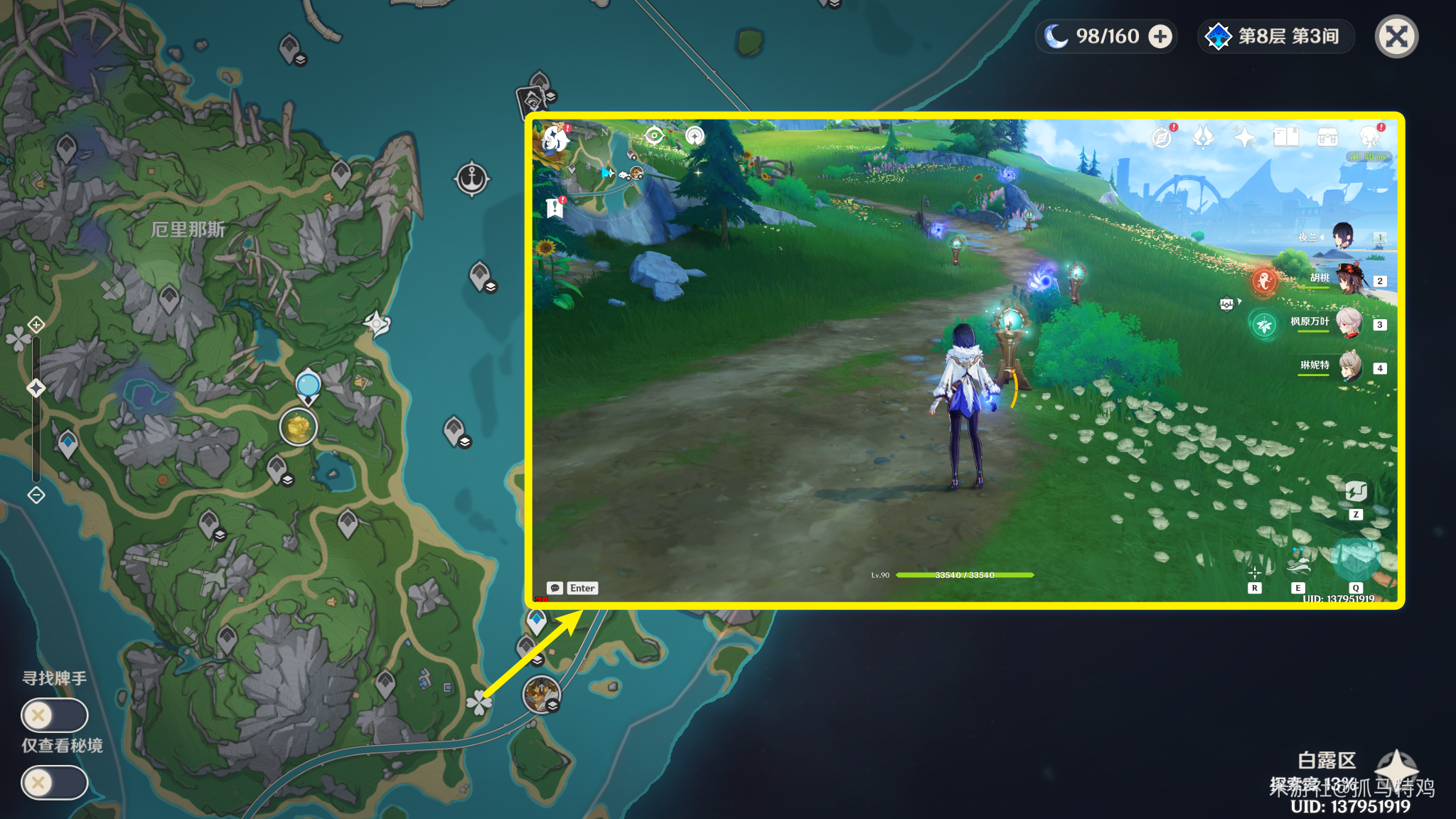Toggle the 寻找牌手 switch
Viewport: 1456px width, 819px height.
point(54,715)
